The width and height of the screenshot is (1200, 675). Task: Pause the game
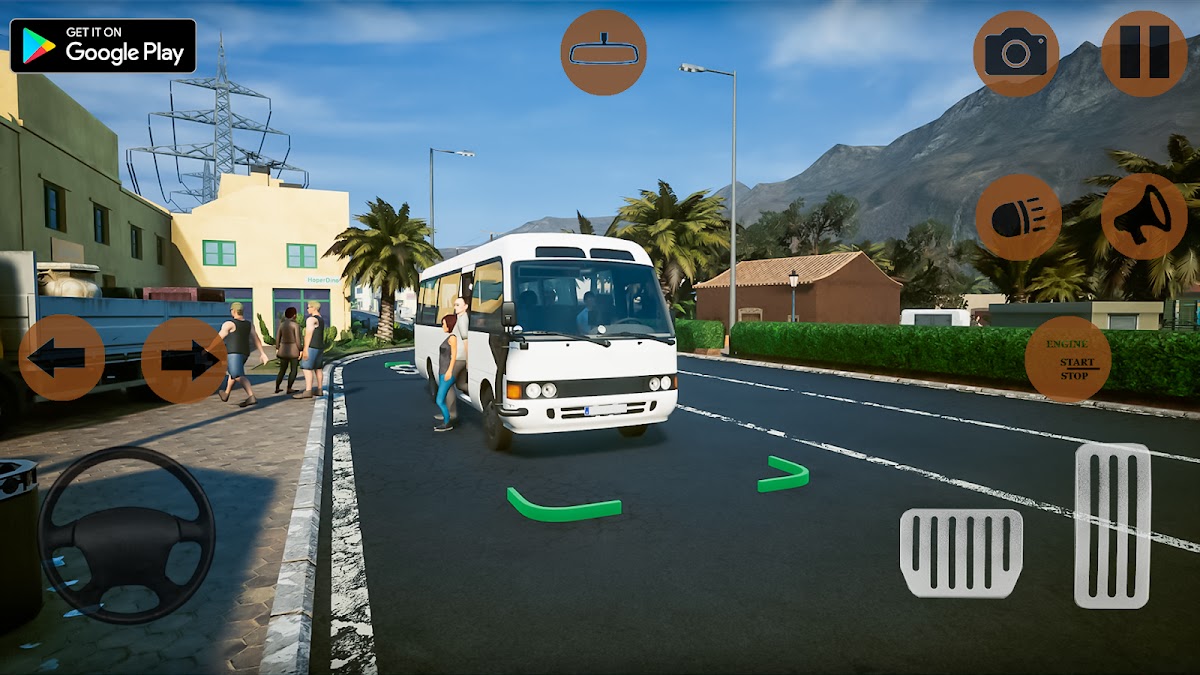coord(1144,53)
